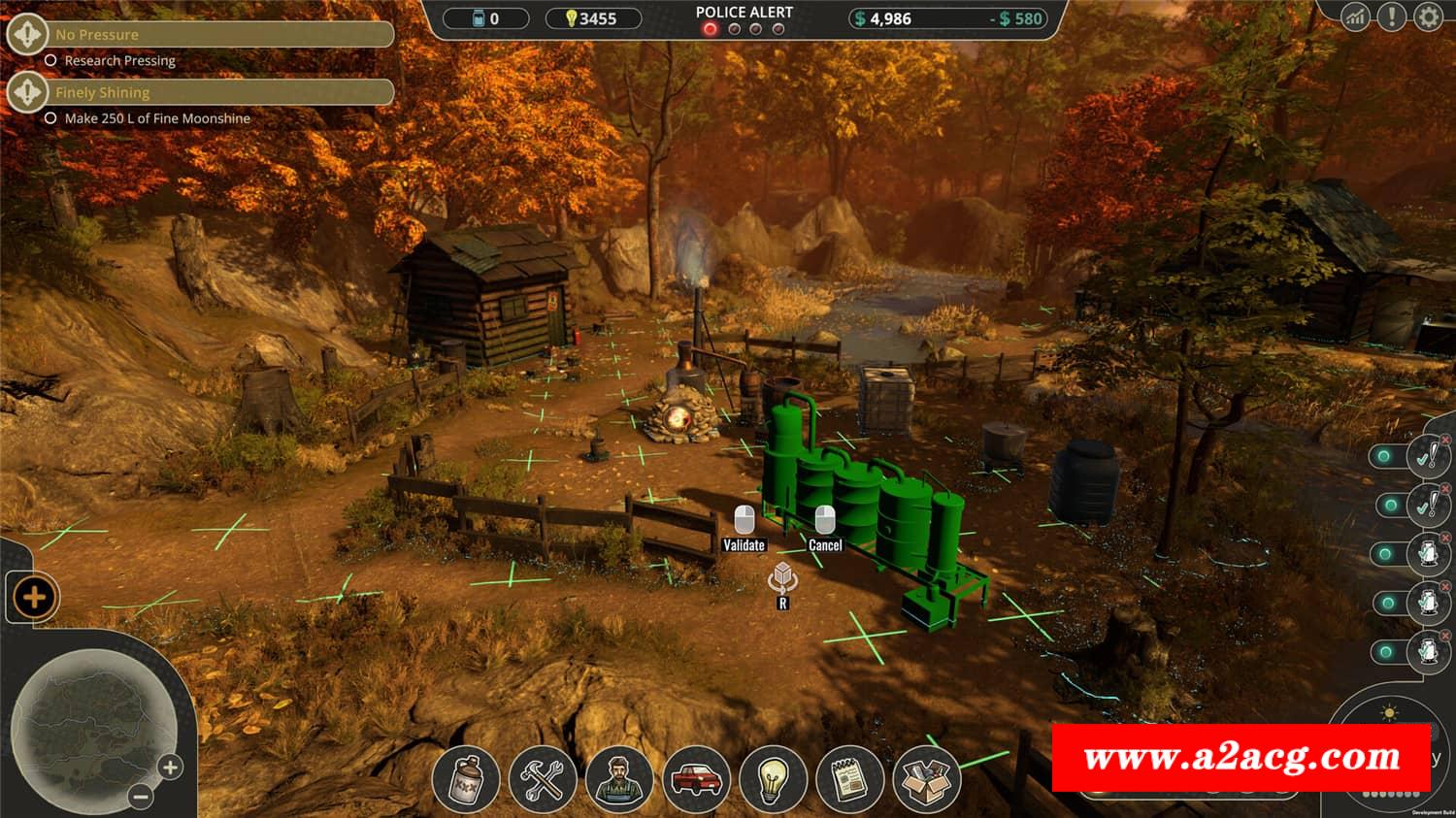Show the exclamation mark alerts panel
The image size is (1456, 818).
tap(1392, 16)
